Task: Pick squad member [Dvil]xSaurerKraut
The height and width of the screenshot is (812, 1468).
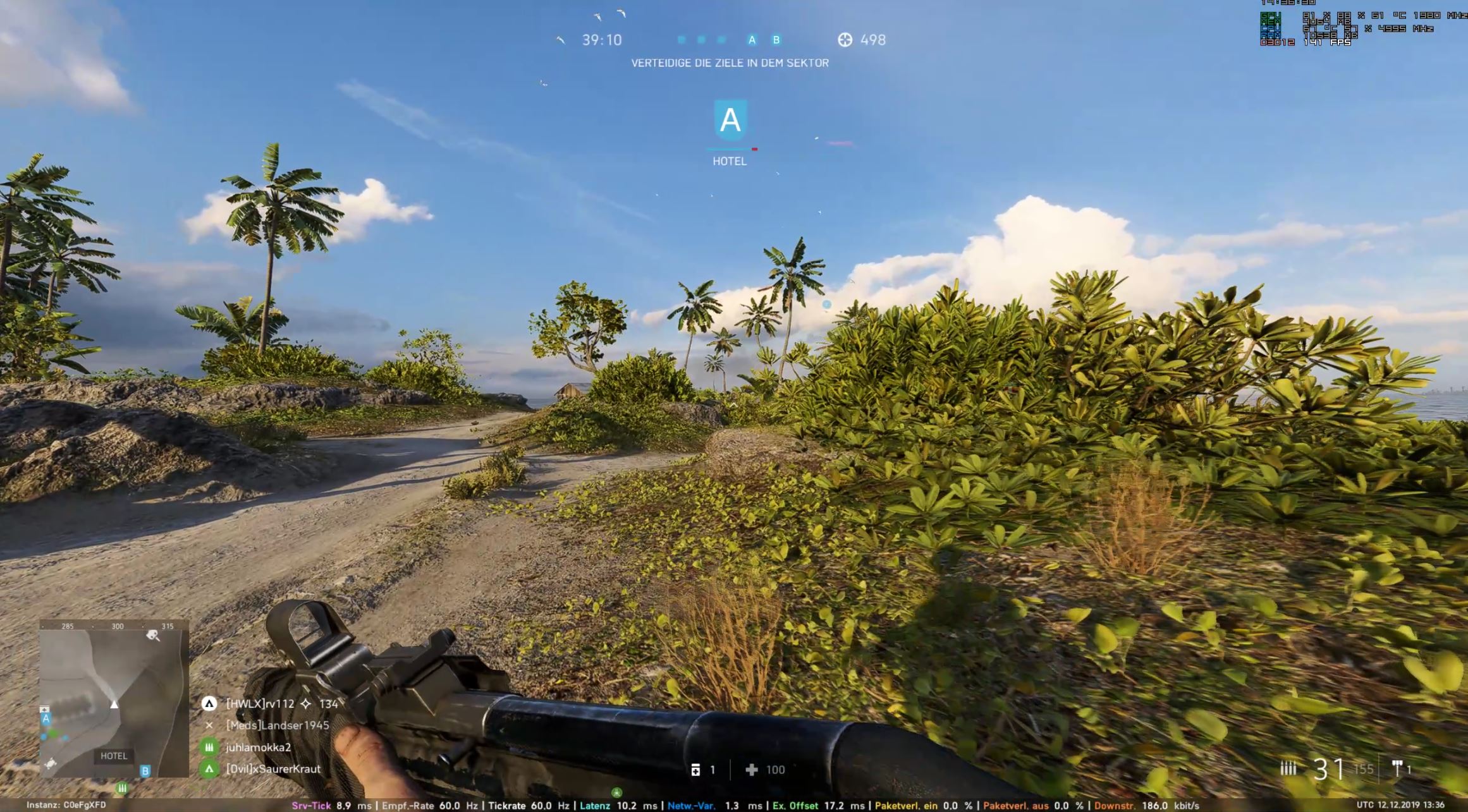Action: tap(272, 769)
